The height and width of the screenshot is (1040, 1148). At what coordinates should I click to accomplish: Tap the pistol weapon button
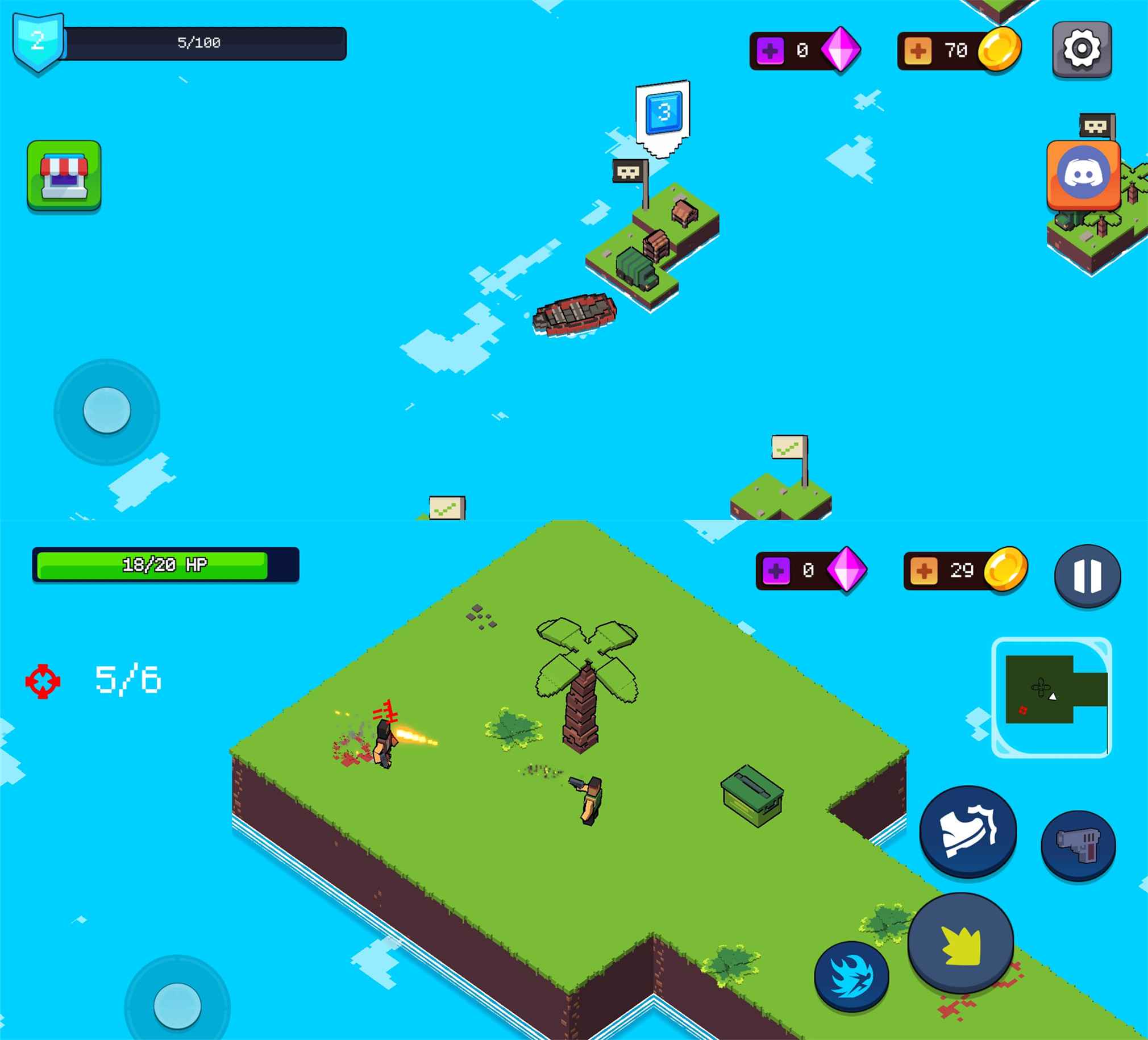point(1078,845)
